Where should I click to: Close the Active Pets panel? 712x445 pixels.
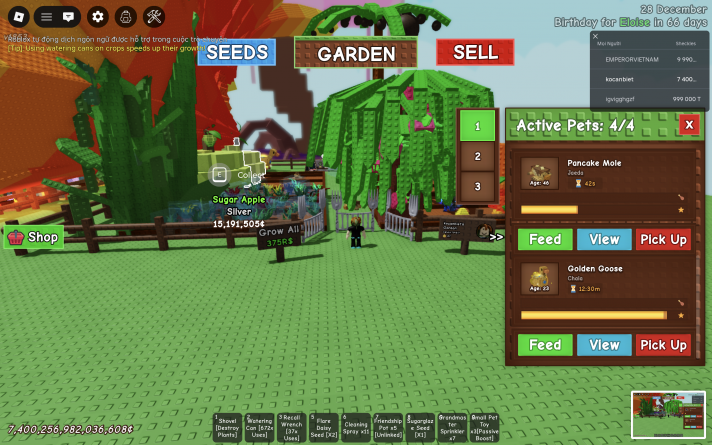[688, 124]
